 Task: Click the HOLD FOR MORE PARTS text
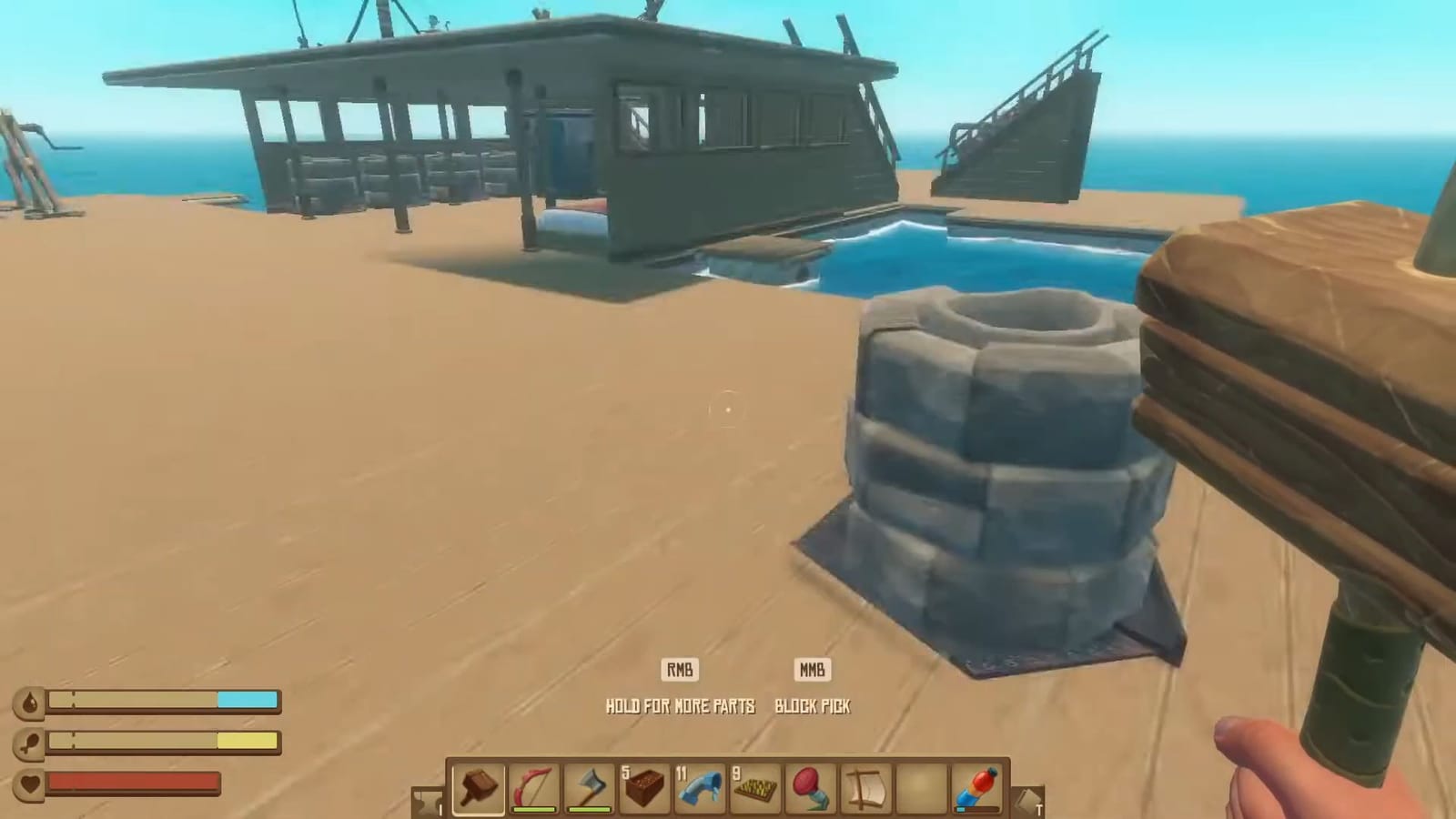click(681, 706)
